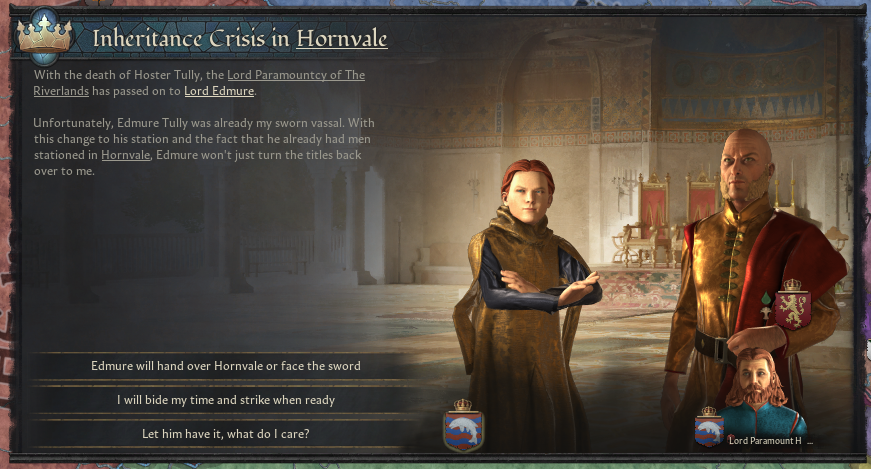
Task: Inspect the golden lion coat of arms
Action: tap(795, 307)
